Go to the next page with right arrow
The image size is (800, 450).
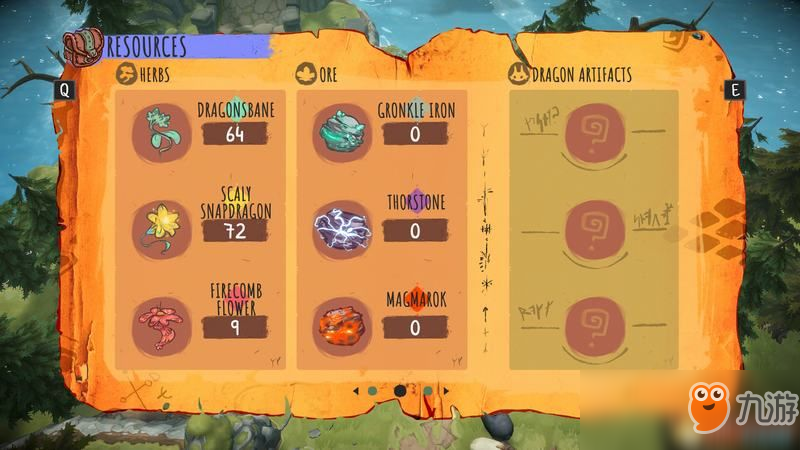(x=446, y=390)
